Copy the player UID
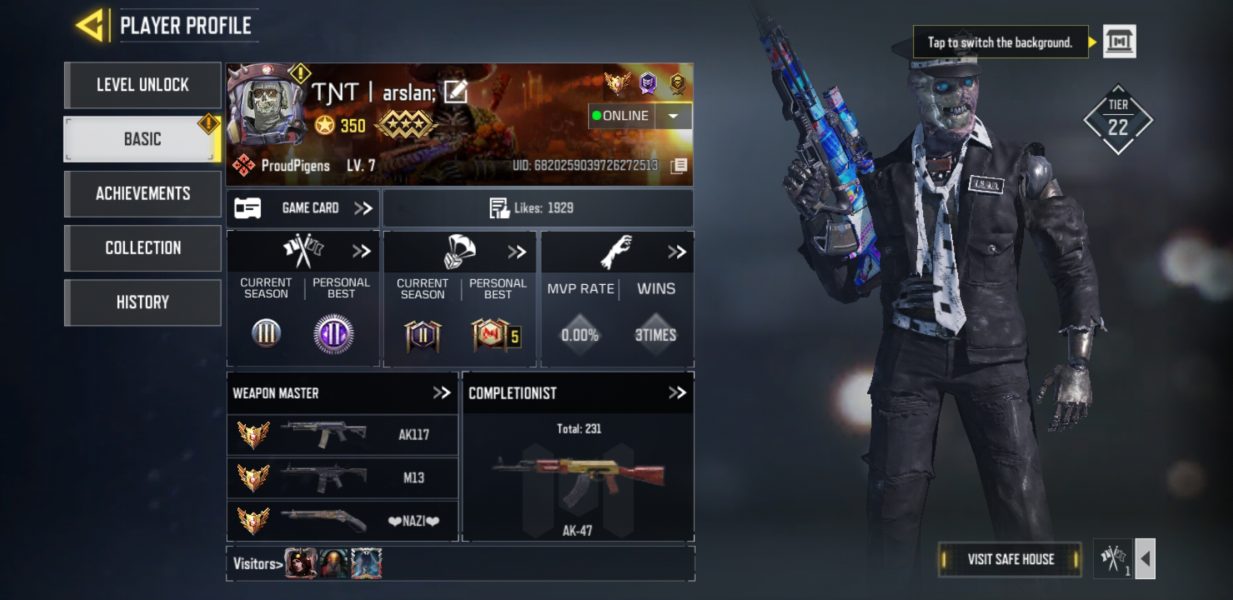Viewport: 1233px width, 600px height. pyautogui.click(x=679, y=166)
